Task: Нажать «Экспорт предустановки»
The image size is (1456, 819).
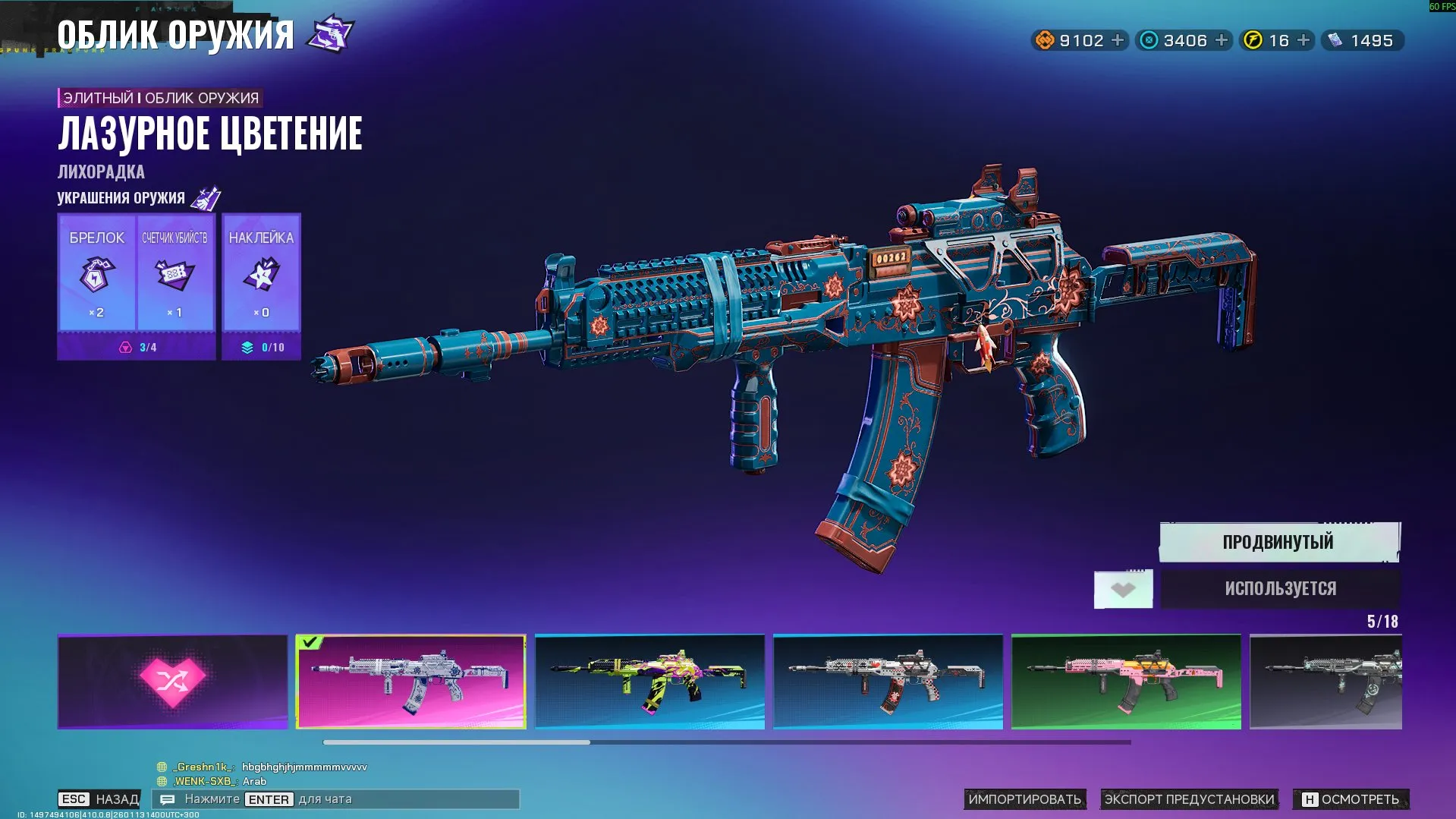Action: click(x=1190, y=799)
